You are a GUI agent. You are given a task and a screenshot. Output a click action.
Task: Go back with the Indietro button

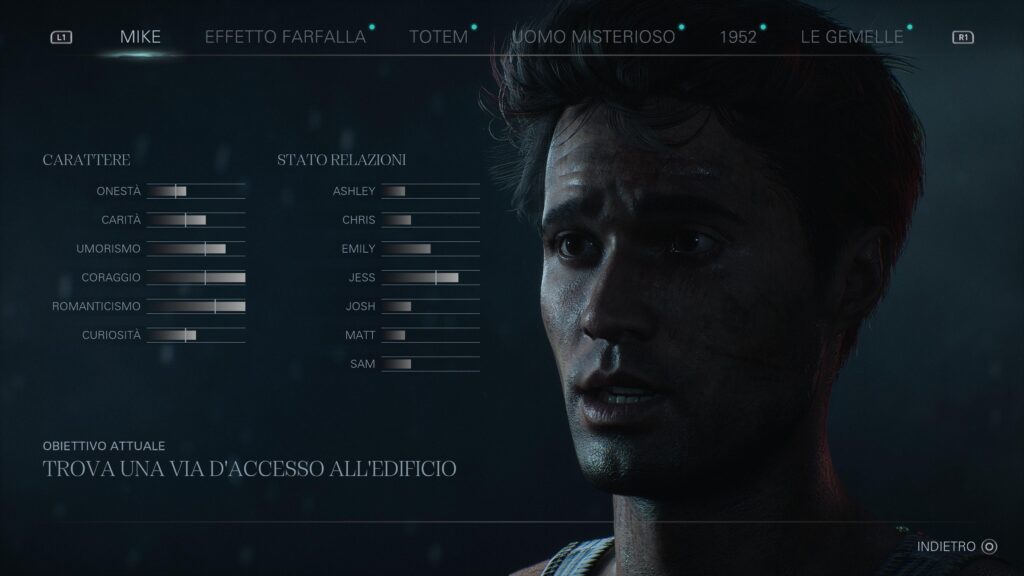pyautogui.click(x=957, y=546)
